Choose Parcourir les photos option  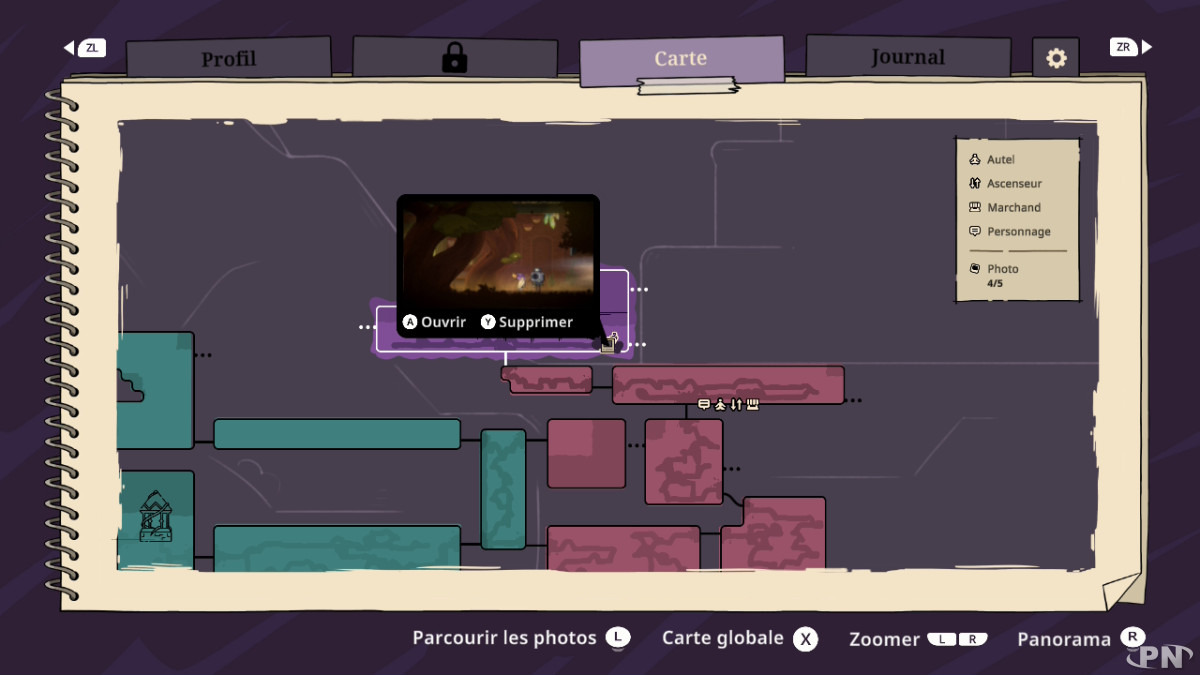[x=520, y=638]
